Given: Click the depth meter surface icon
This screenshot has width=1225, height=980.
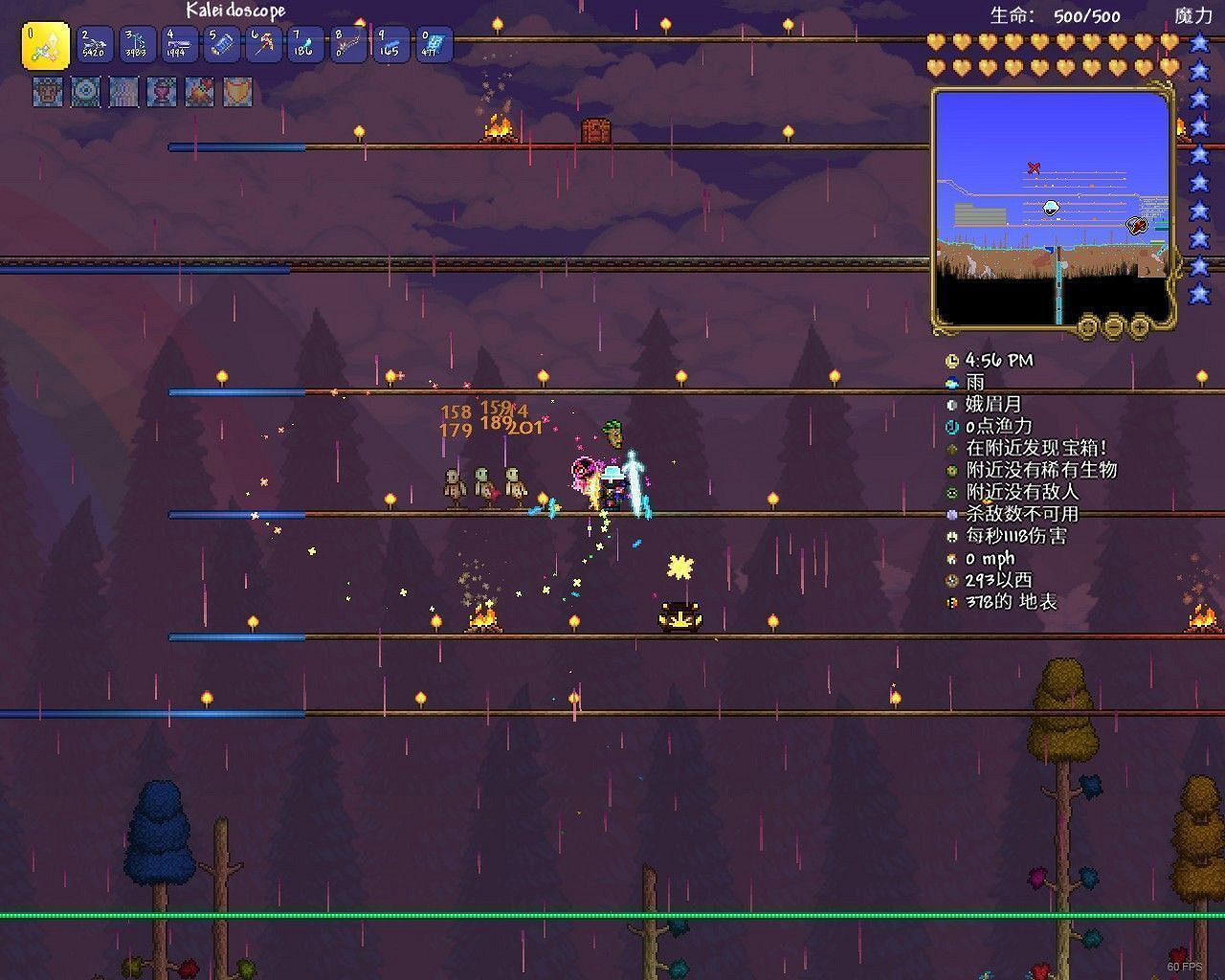Looking at the screenshot, I should (x=950, y=603).
